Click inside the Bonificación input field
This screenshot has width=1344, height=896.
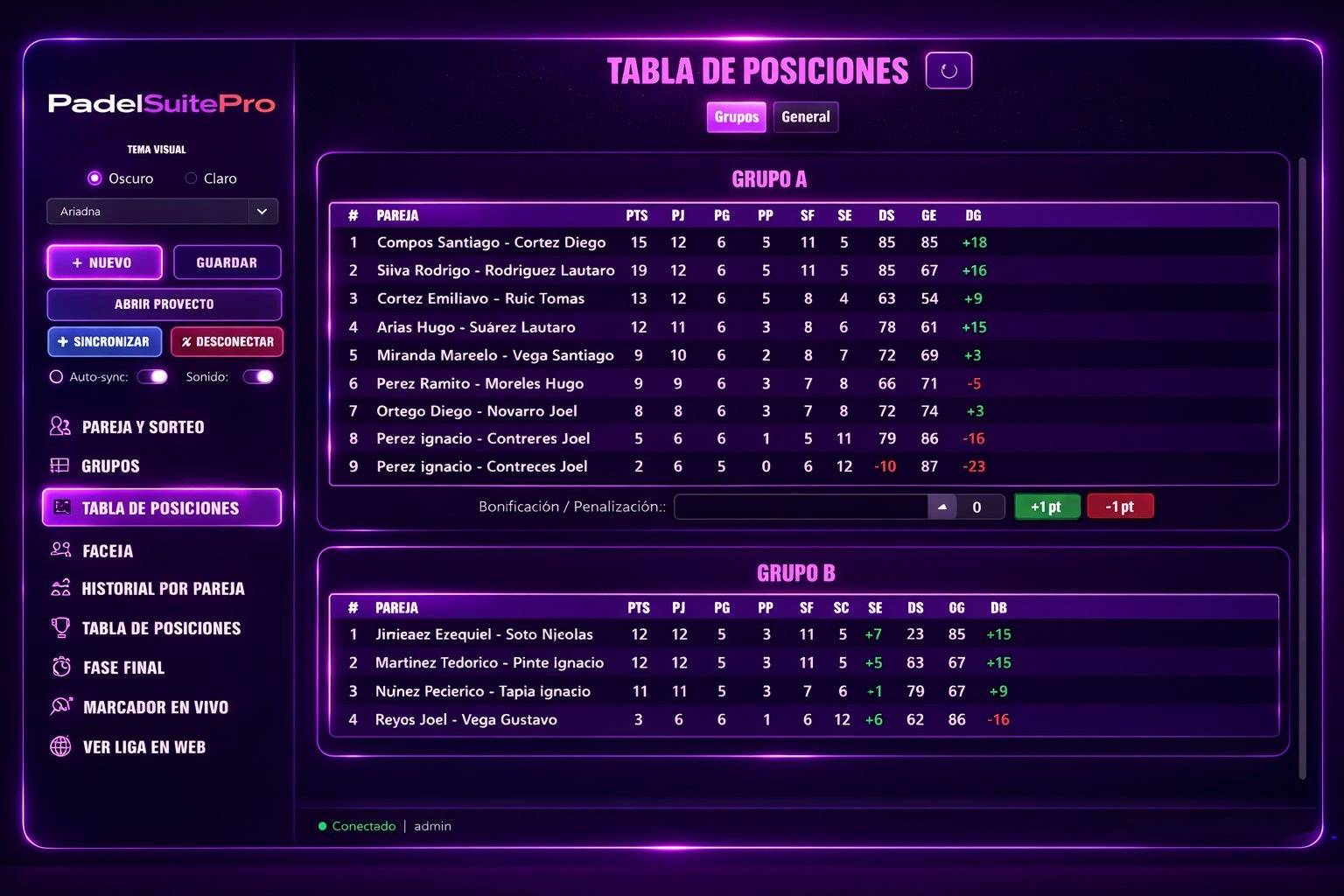801,506
